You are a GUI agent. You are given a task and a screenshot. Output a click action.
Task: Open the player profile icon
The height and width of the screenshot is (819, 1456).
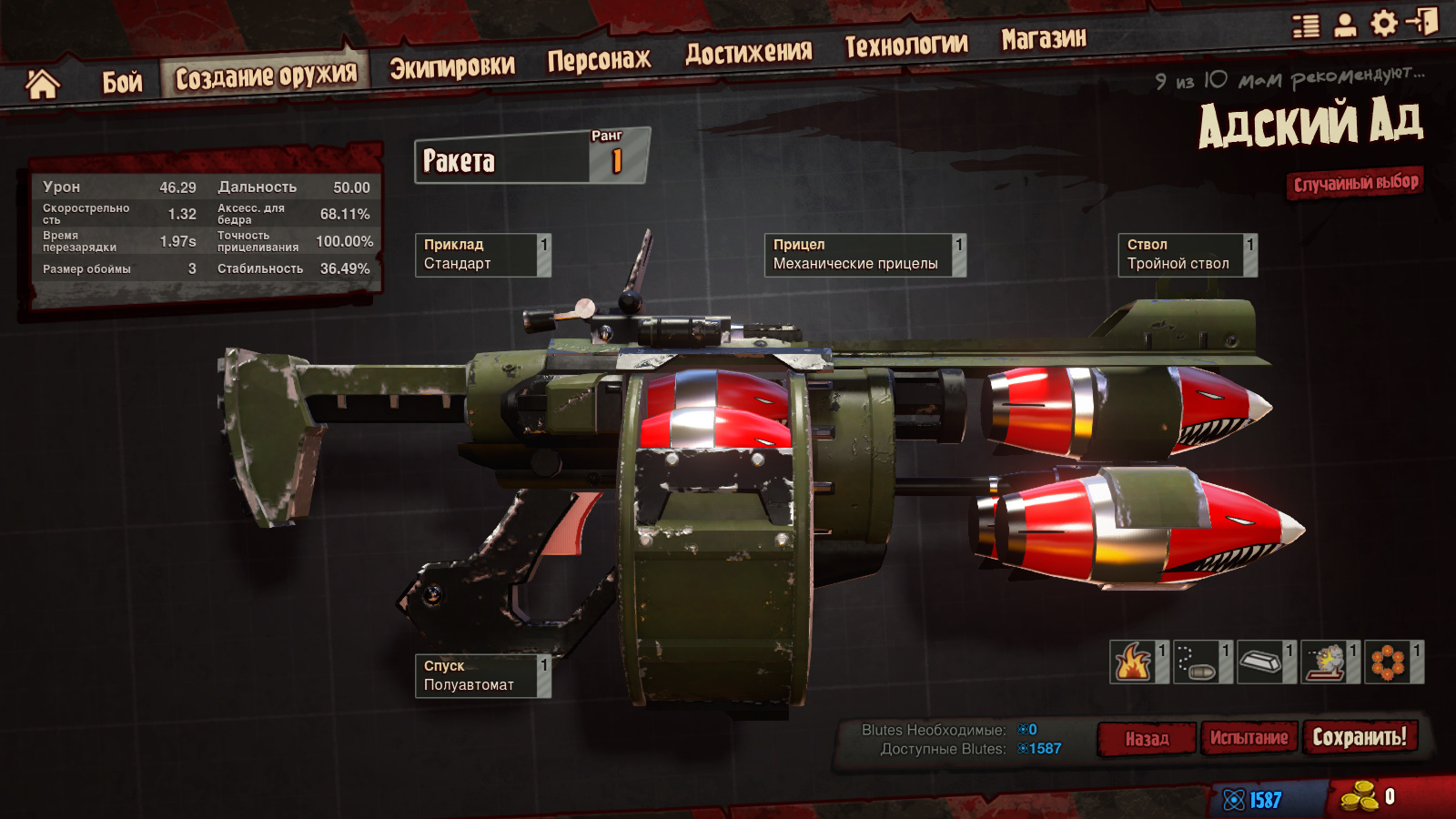point(1345,25)
